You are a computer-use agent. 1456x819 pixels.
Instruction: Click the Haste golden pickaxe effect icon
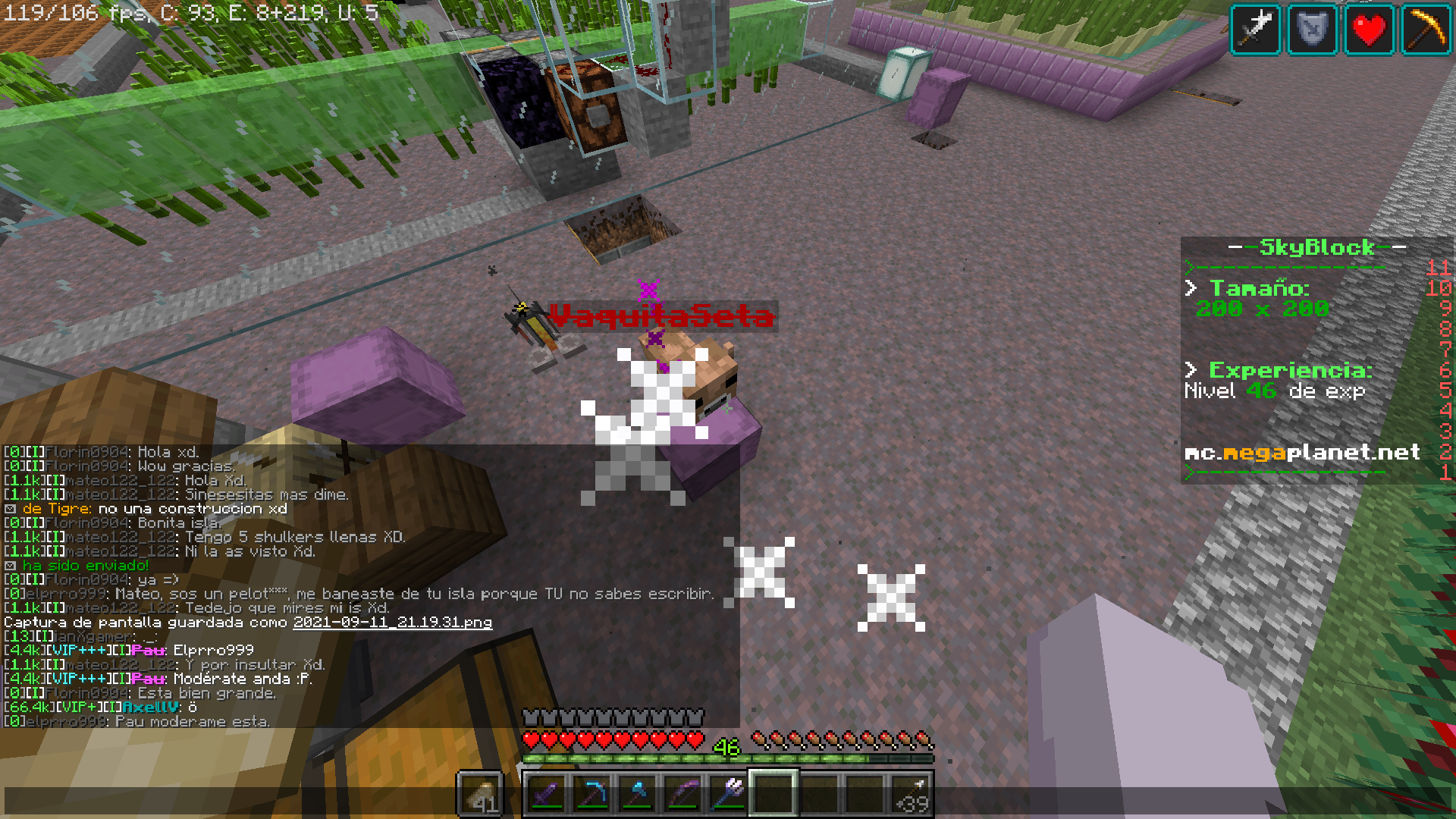pos(1426,30)
